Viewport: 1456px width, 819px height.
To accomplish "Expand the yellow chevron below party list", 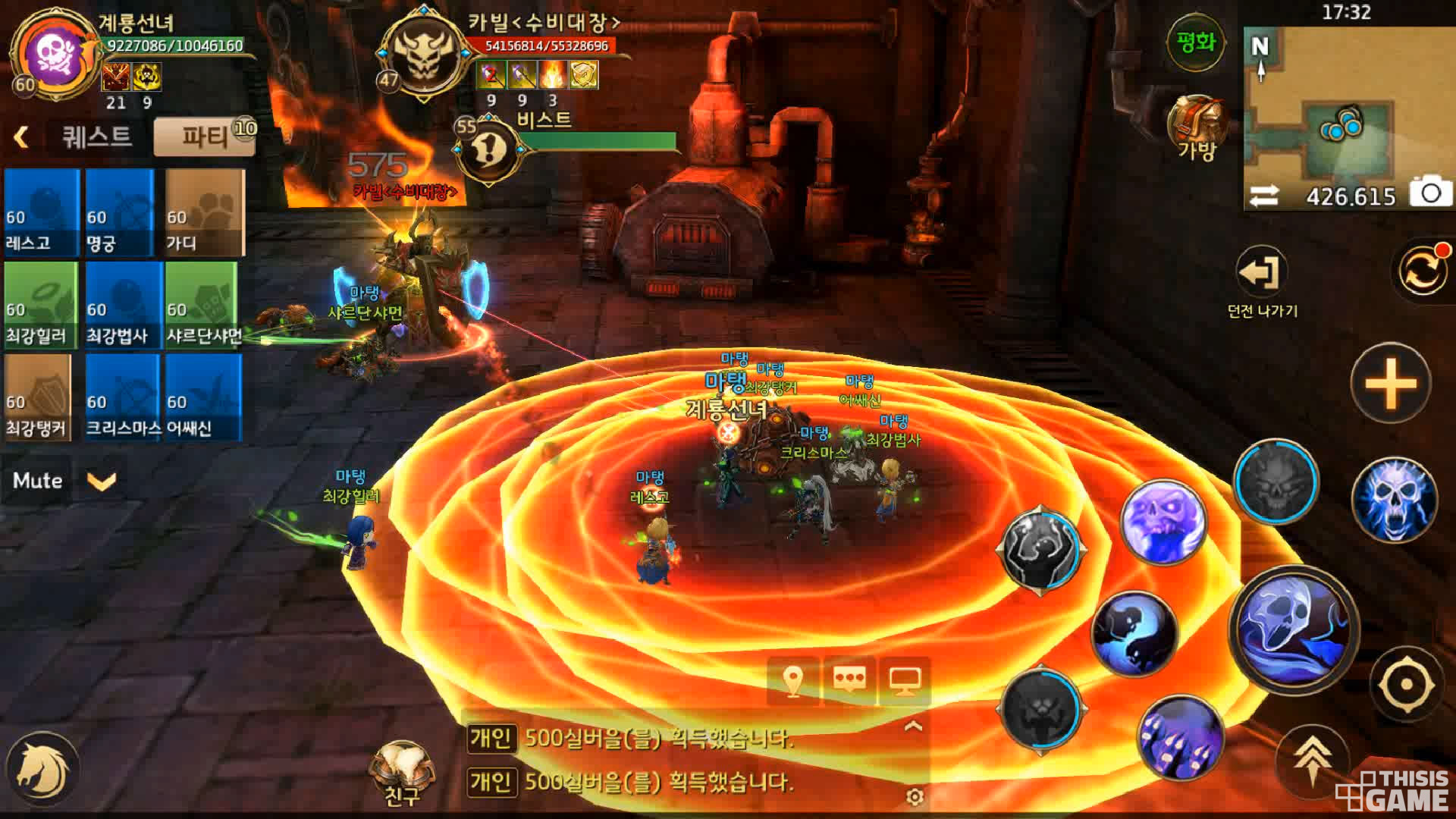I will click(x=102, y=481).
